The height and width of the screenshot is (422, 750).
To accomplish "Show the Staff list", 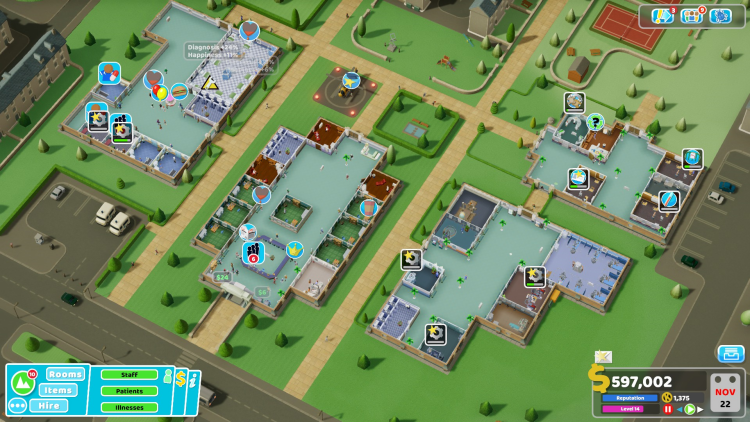I will 129,374.
